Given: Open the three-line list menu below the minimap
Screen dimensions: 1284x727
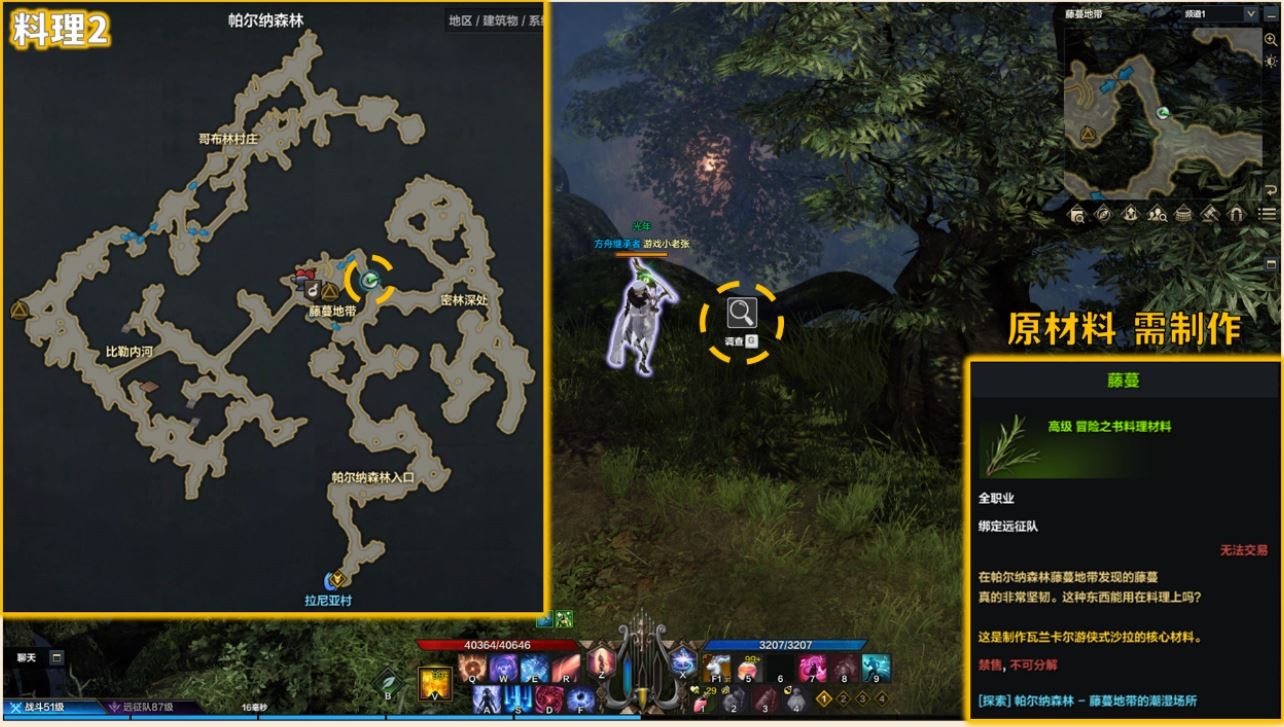Looking at the screenshot, I should pyautogui.click(x=1267, y=213).
